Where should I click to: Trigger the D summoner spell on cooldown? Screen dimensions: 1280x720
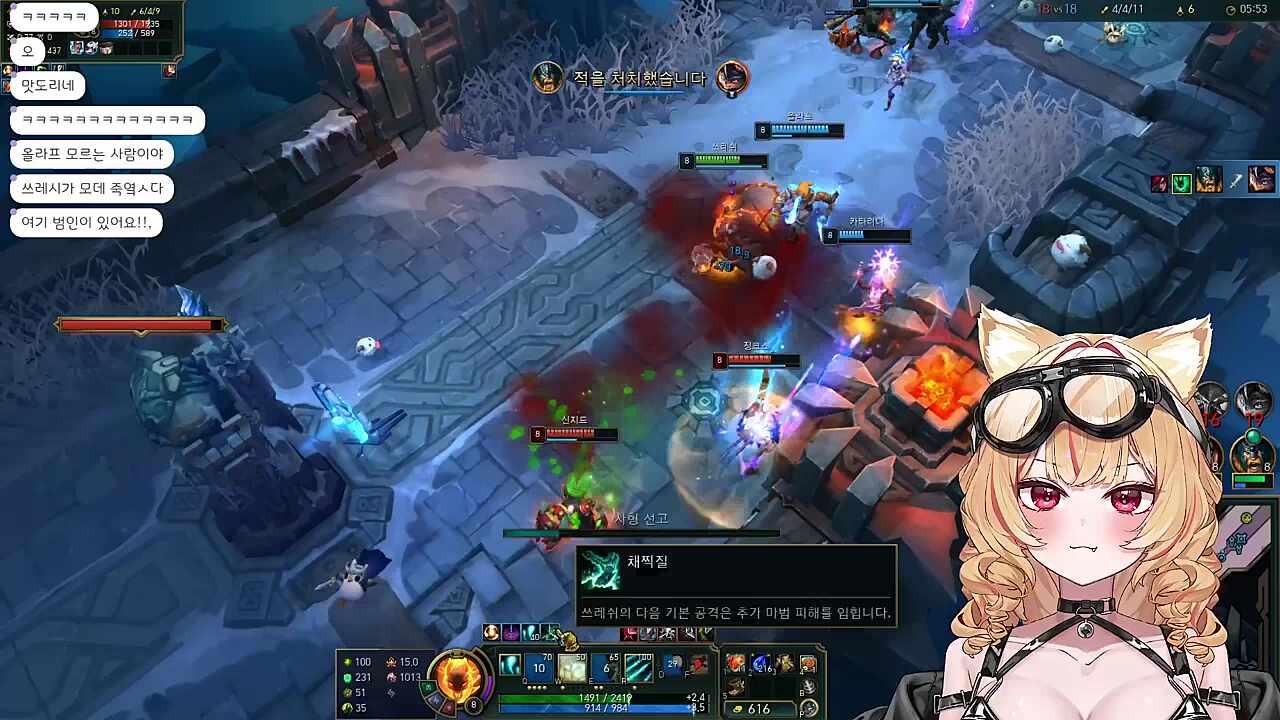coord(675,665)
